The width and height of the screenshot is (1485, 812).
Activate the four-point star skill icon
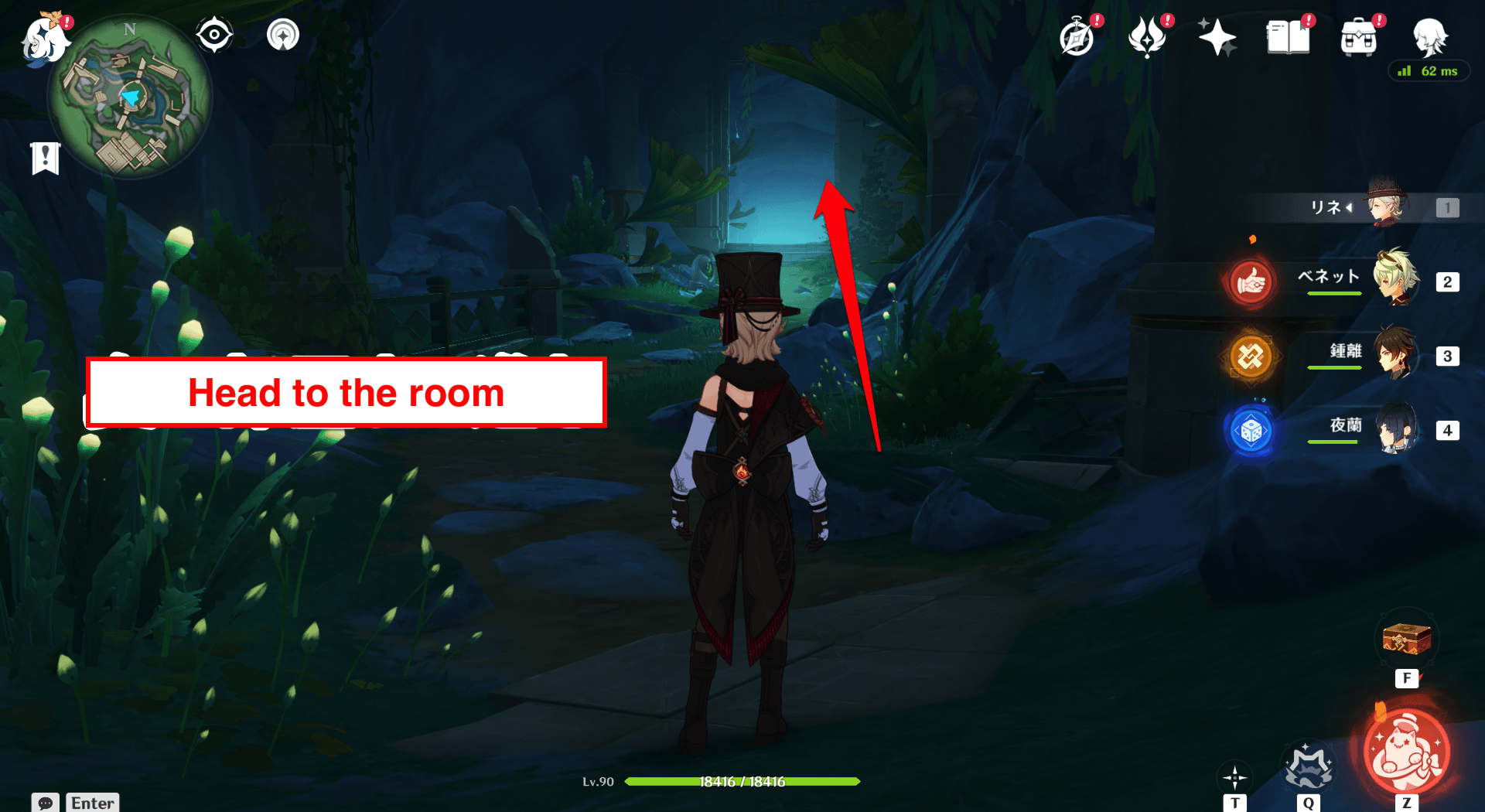click(x=1234, y=776)
